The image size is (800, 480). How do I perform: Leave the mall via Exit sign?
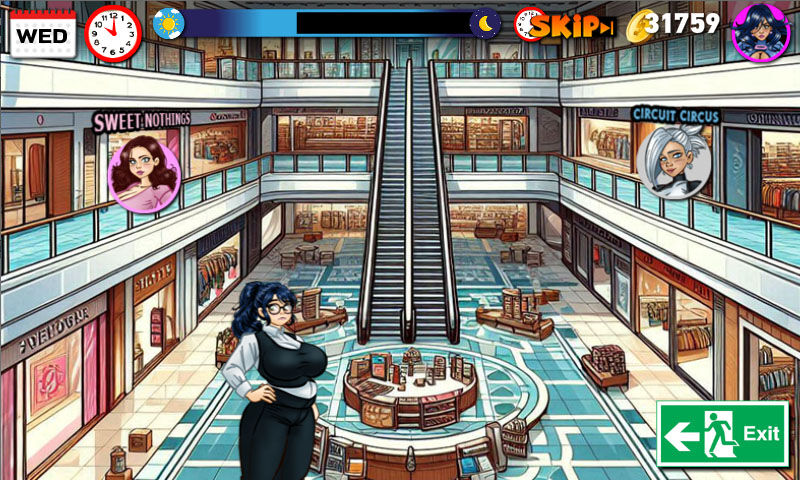721,434
